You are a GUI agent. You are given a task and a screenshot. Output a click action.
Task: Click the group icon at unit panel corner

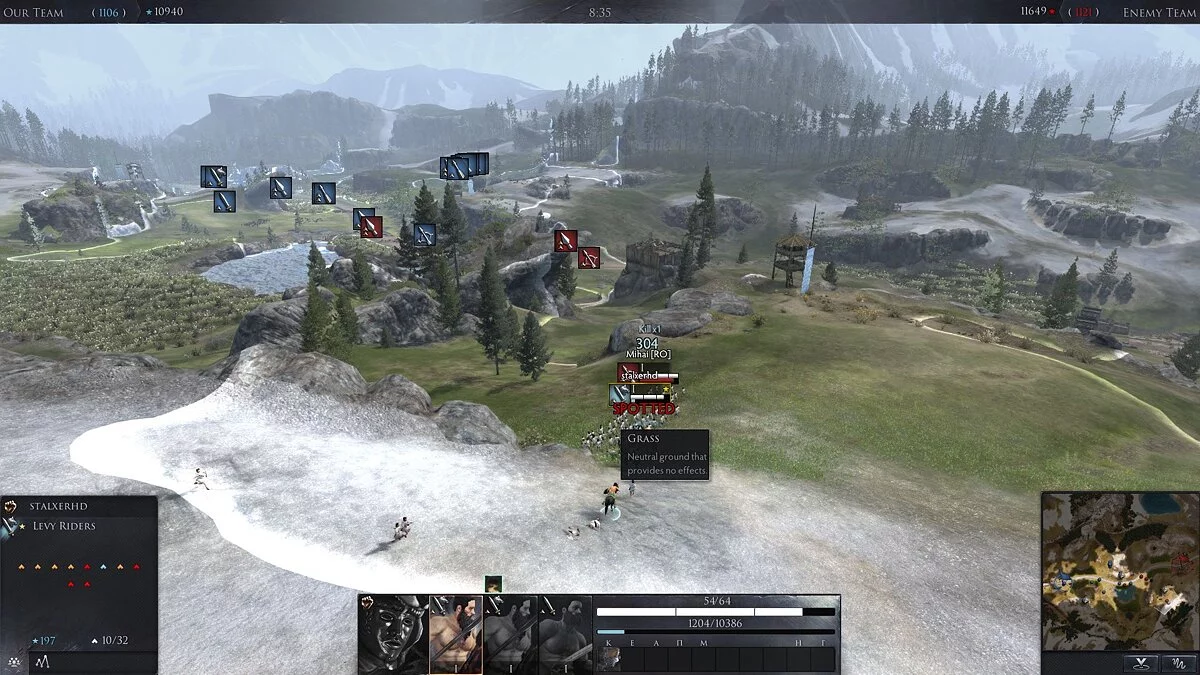pos(13,662)
